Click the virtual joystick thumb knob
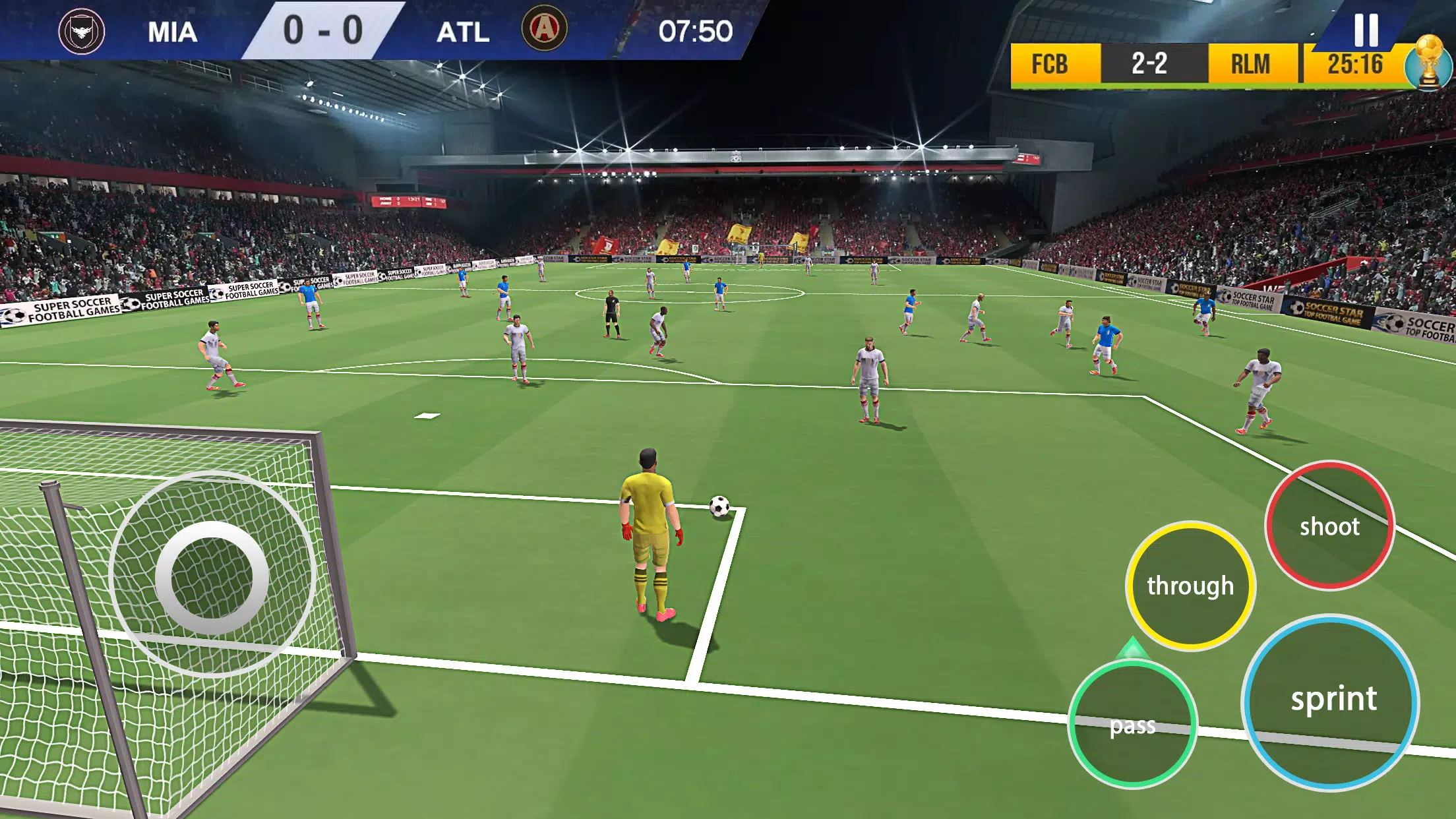 212,578
